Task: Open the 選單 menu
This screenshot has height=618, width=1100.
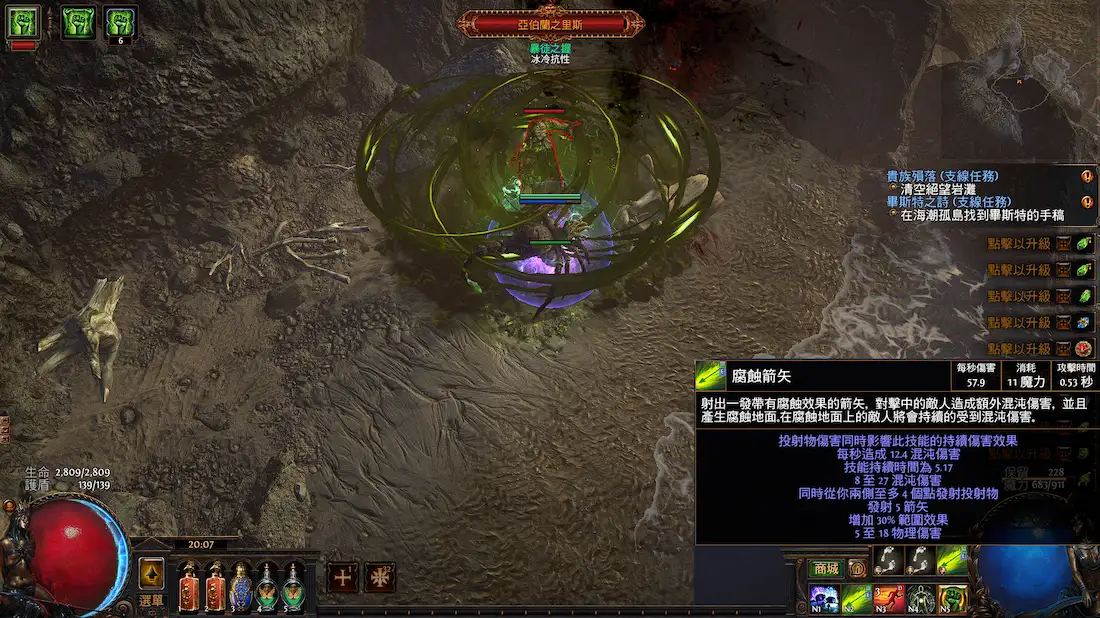Action: [150, 600]
